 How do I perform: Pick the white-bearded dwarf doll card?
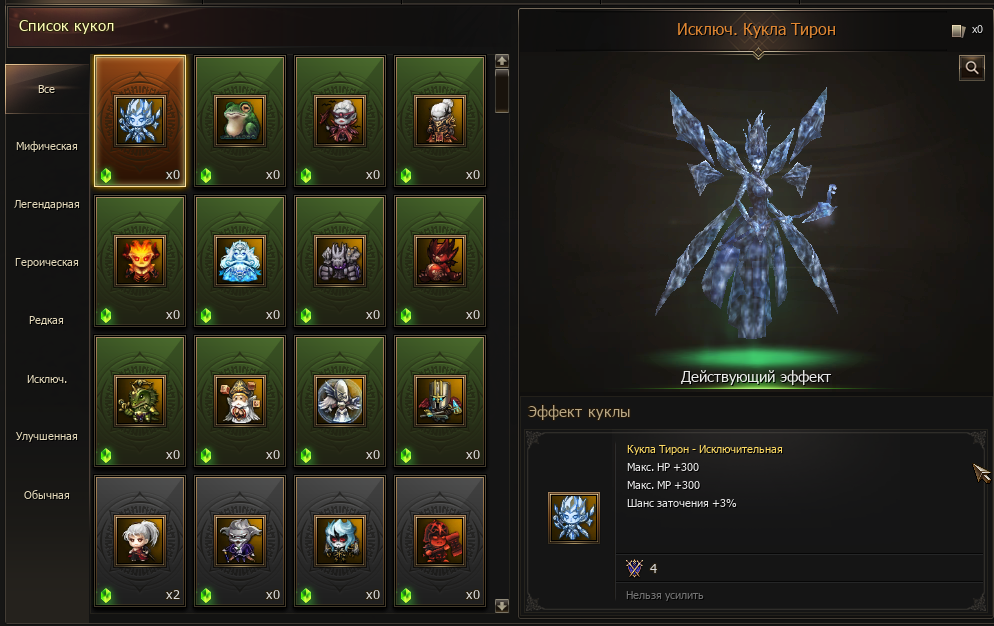(240, 401)
